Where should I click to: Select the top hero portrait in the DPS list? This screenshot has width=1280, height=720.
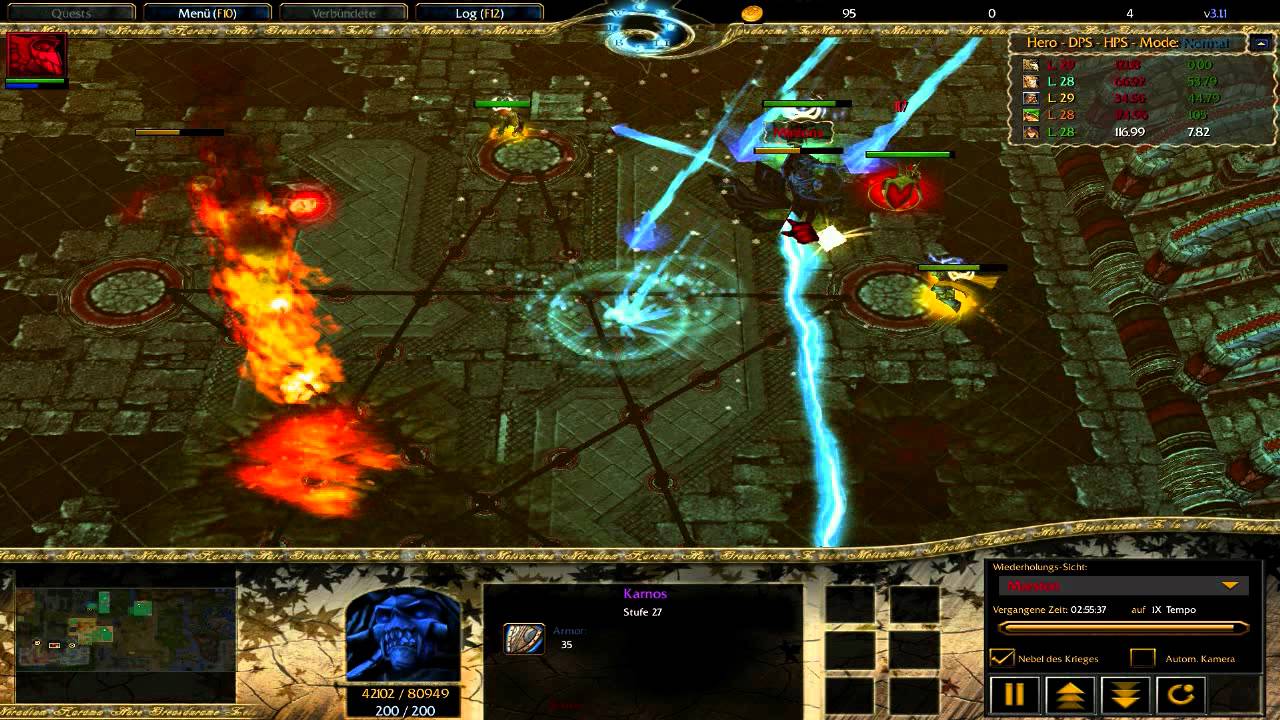click(1033, 64)
